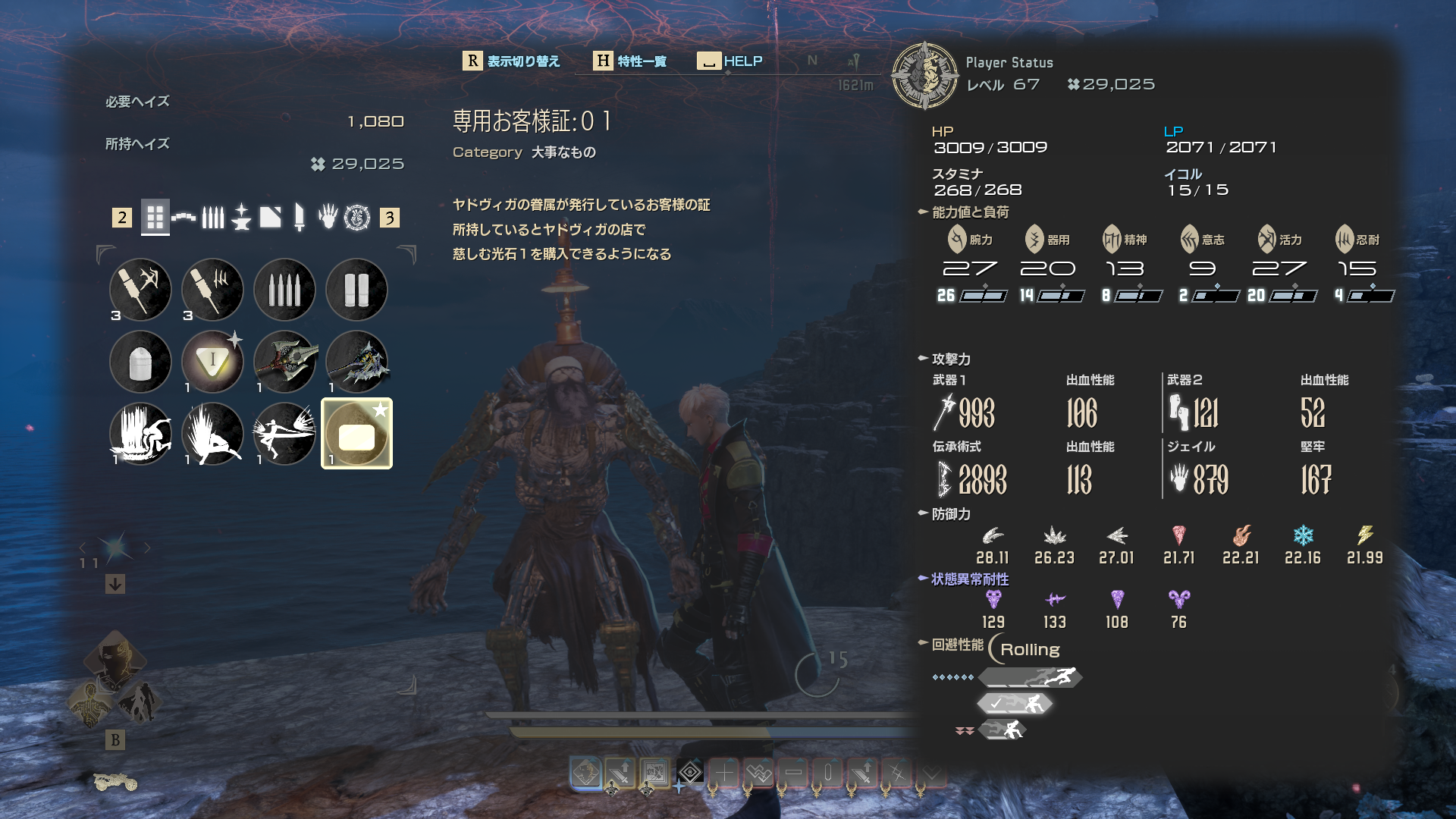Pick the four rifle bullets slot
This screenshot has width=1456, height=819.
(284, 290)
